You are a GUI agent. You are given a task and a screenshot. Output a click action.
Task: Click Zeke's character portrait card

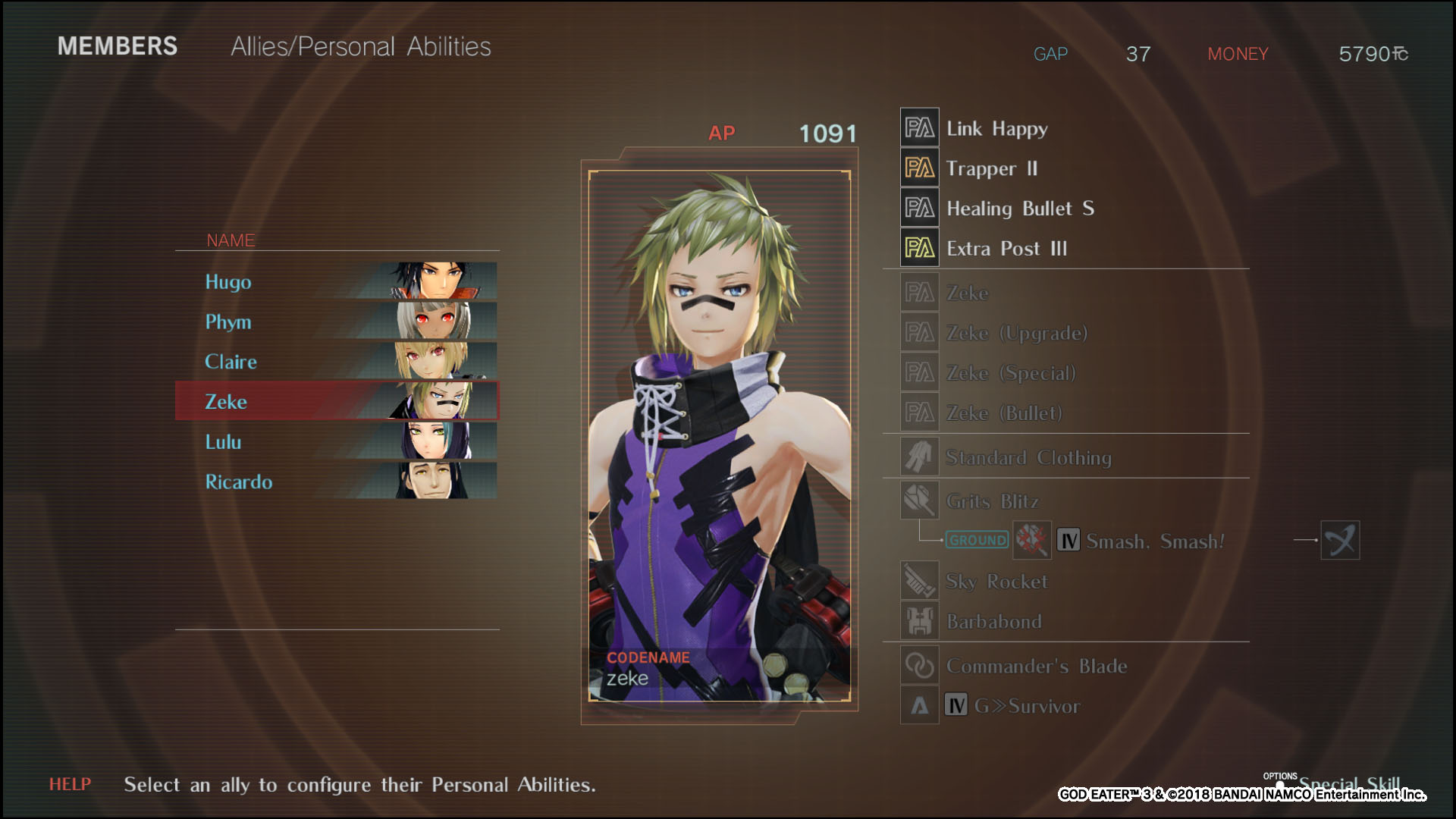coord(719,436)
